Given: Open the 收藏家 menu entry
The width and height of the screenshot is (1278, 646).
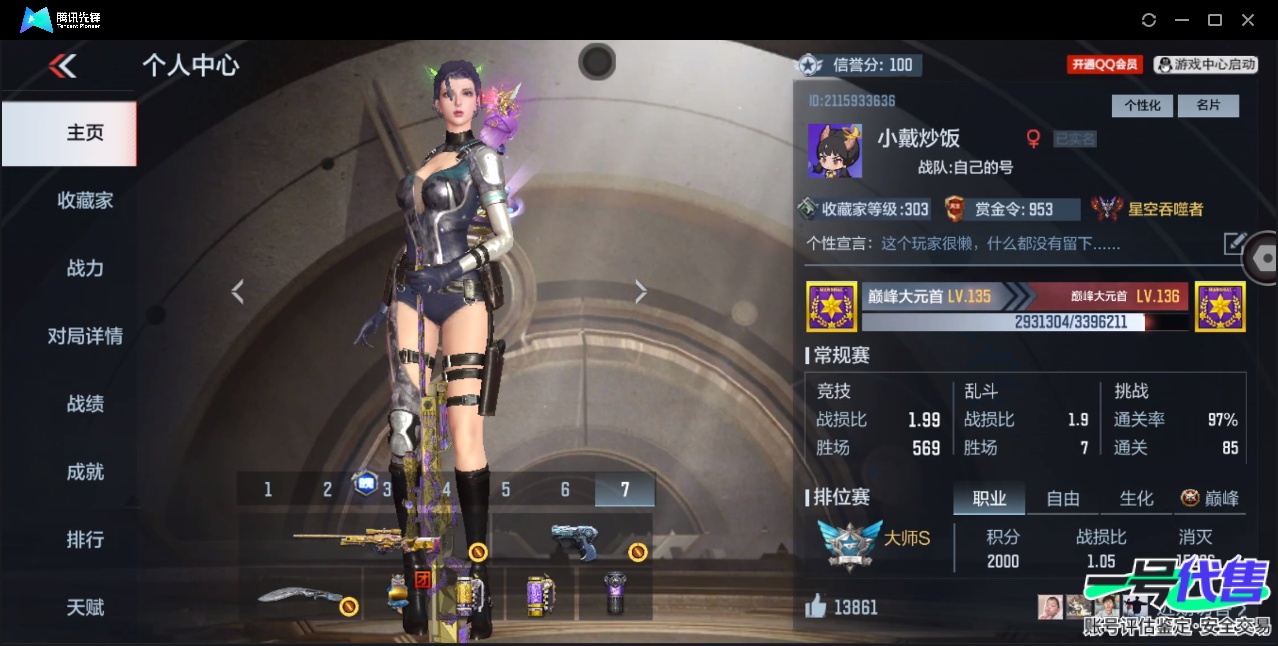Looking at the screenshot, I should pyautogui.click(x=85, y=201).
